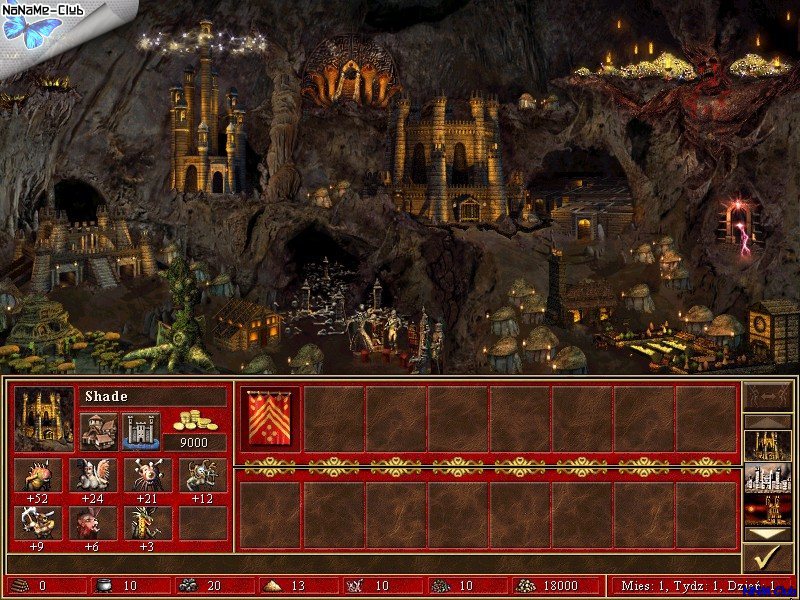Screen dimensions: 800x600
Task: Click the swap heroes arrows button
Action: [x=768, y=396]
